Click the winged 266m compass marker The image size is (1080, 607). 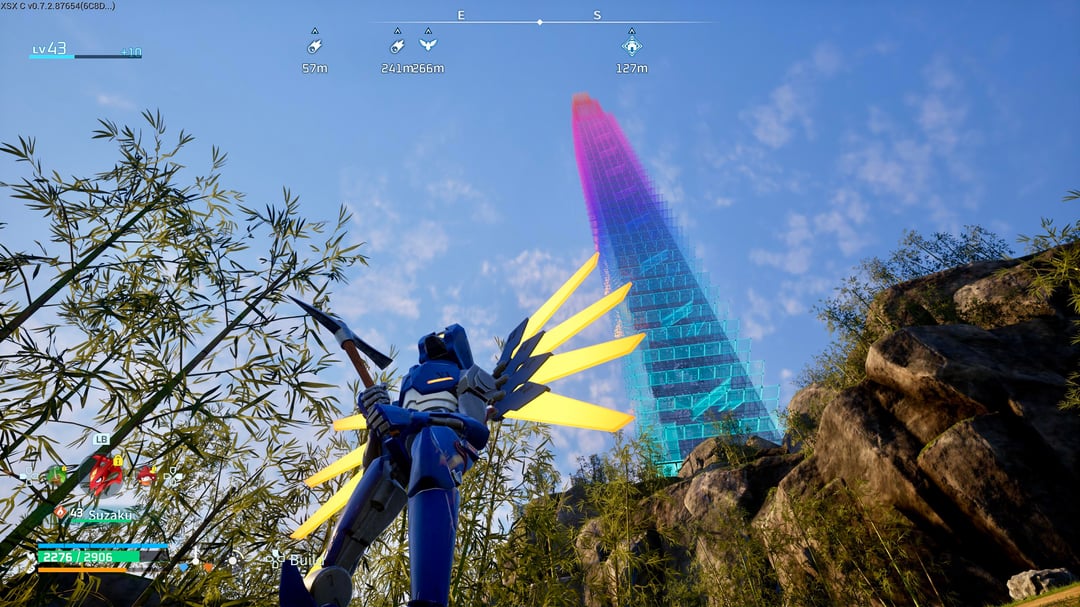pyautogui.click(x=428, y=44)
